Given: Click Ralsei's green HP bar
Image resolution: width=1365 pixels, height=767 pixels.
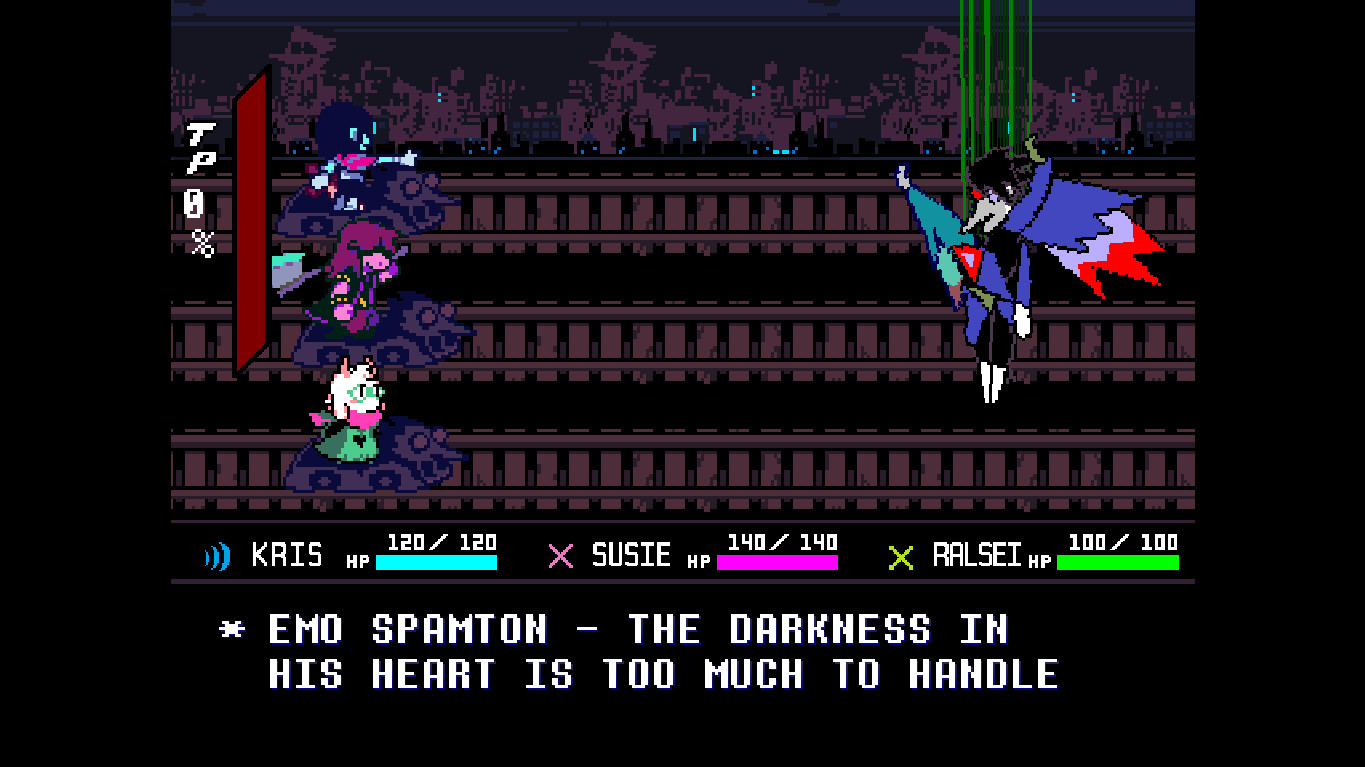Looking at the screenshot, I should click(1116, 563).
